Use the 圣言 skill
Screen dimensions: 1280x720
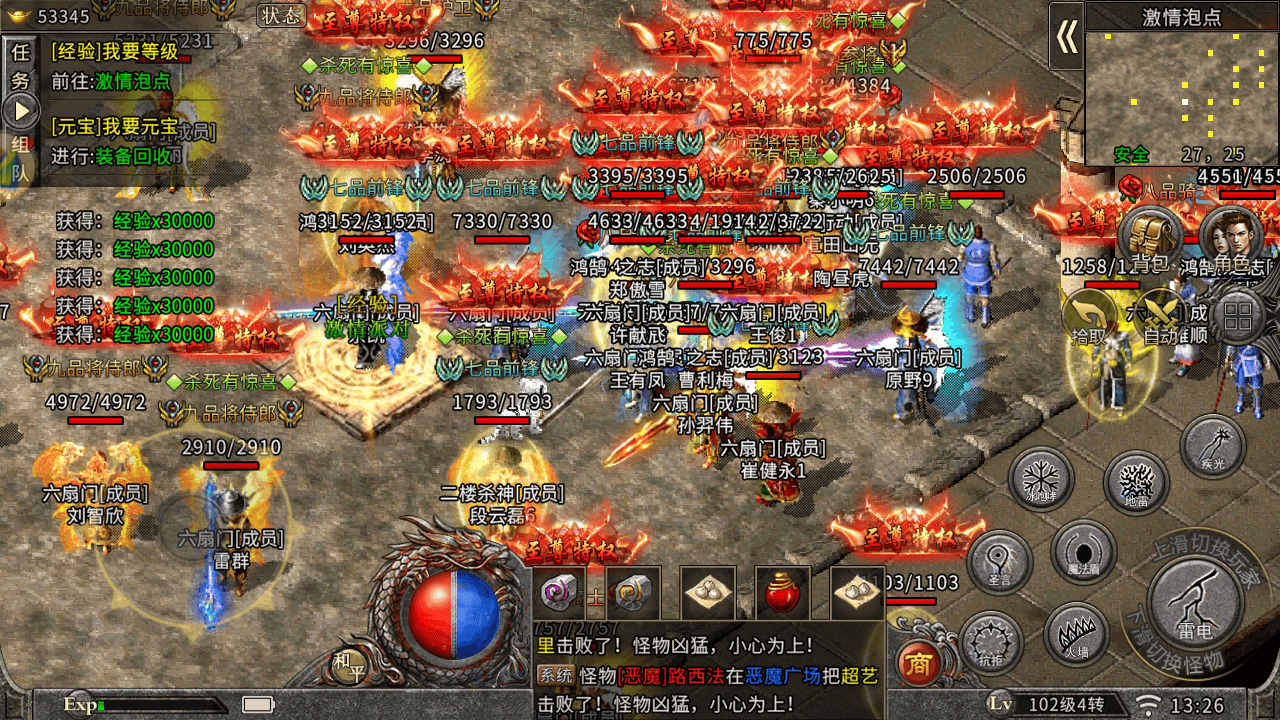tap(999, 562)
